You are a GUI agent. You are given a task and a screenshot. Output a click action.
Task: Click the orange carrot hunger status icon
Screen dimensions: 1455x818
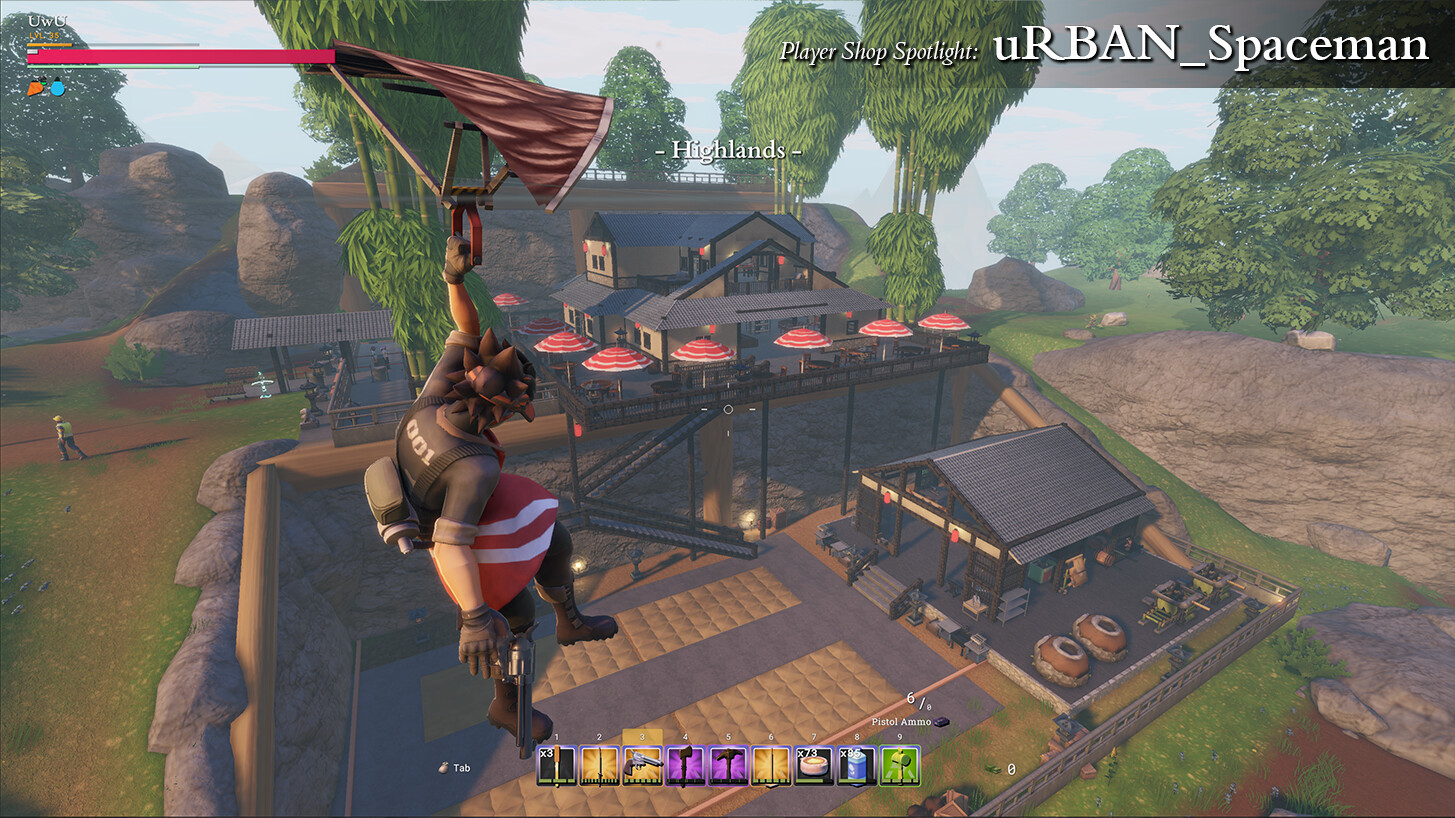click(36, 88)
